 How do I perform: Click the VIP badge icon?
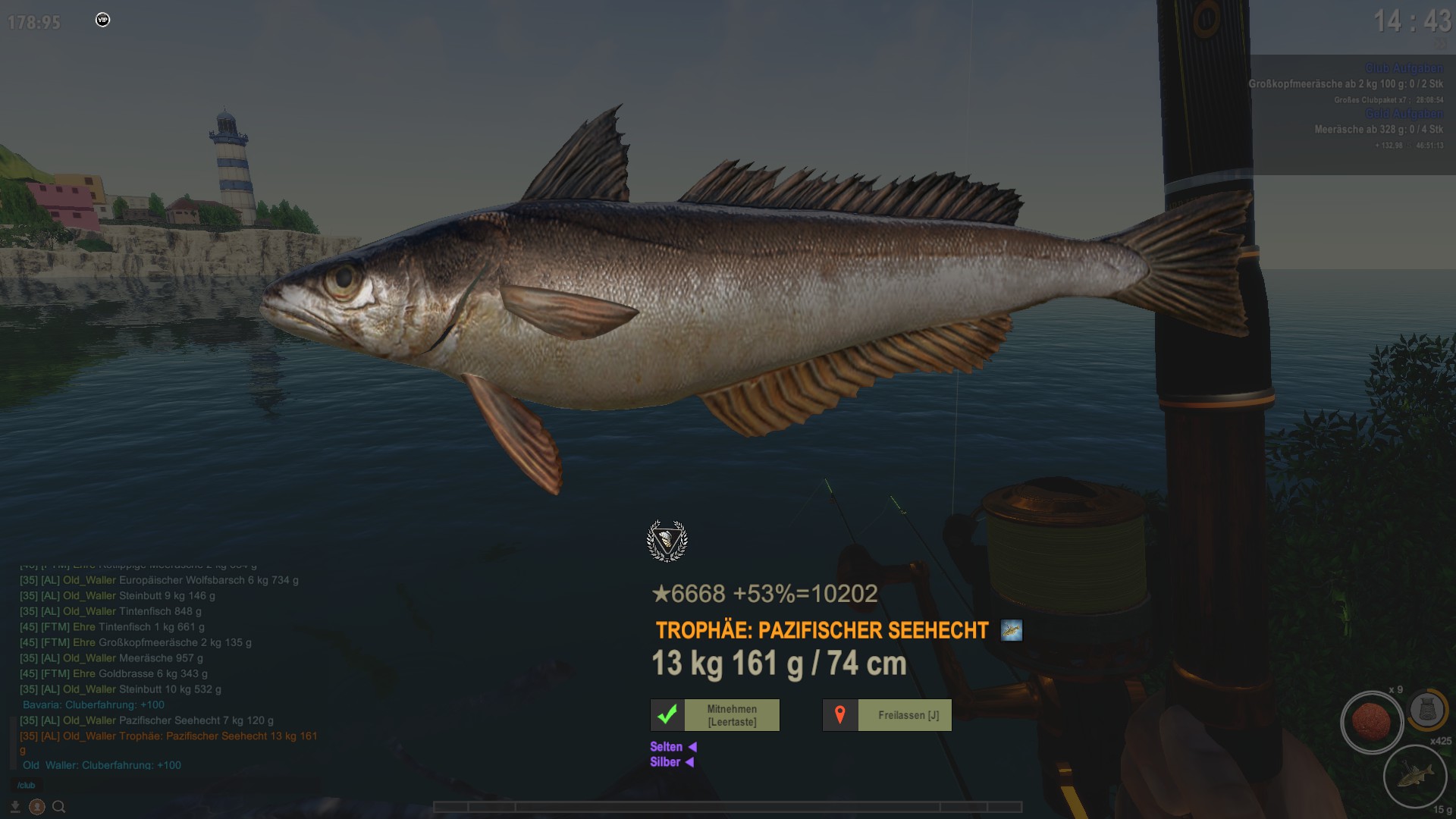click(x=103, y=20)
